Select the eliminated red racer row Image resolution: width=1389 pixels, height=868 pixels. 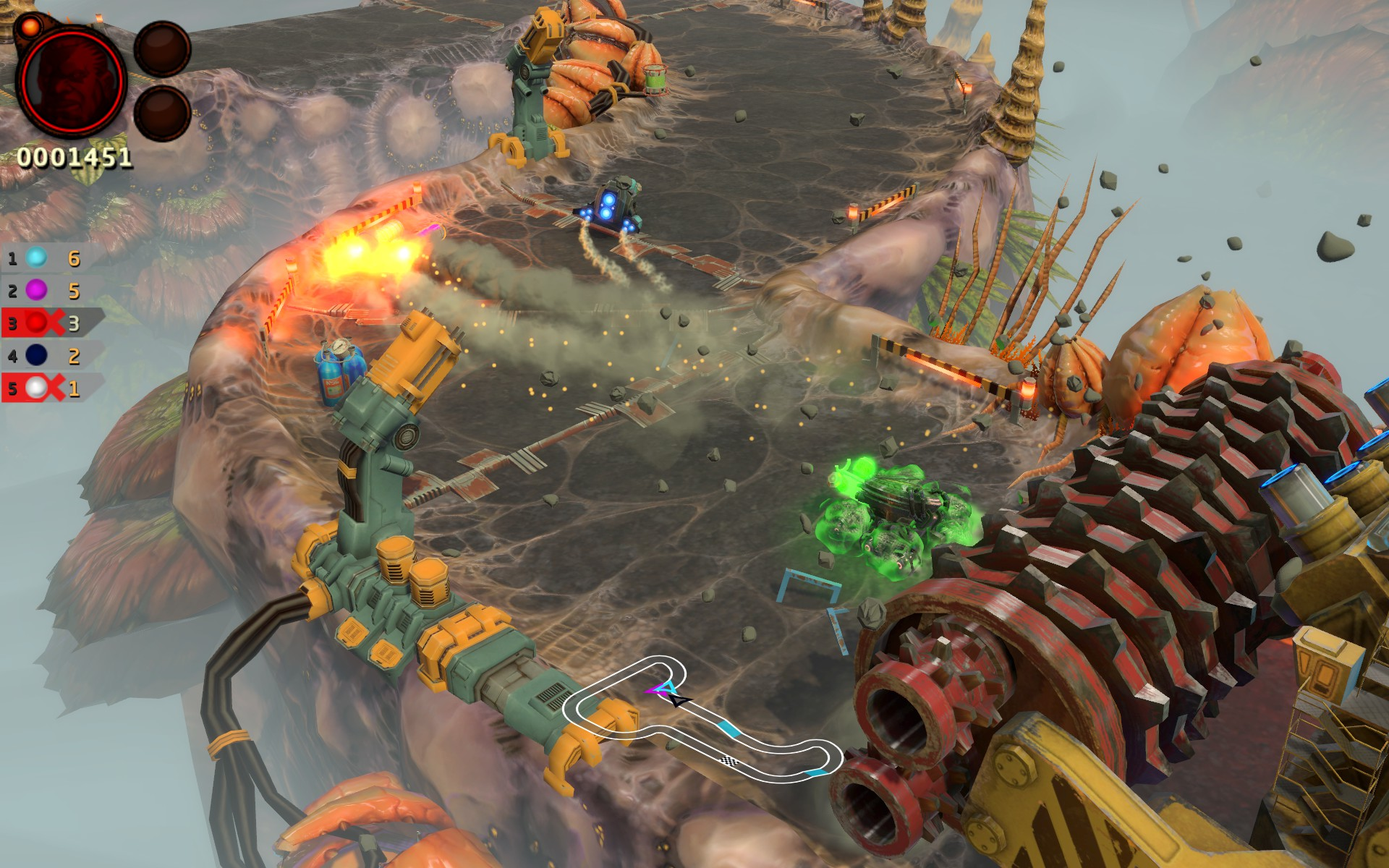[45, 323]
